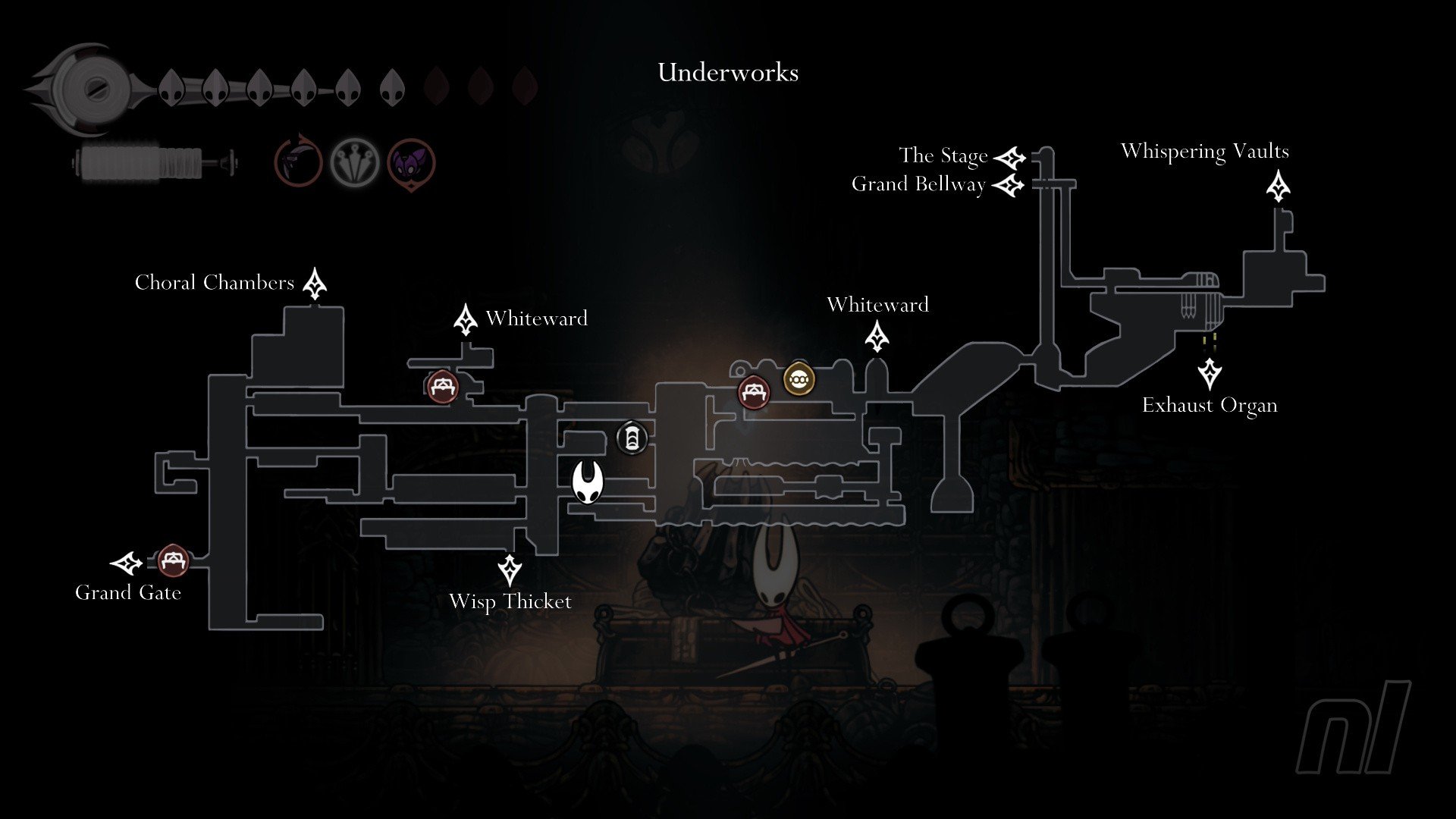Select the Wisp Thicket exit marker

[x=510, y=570]
